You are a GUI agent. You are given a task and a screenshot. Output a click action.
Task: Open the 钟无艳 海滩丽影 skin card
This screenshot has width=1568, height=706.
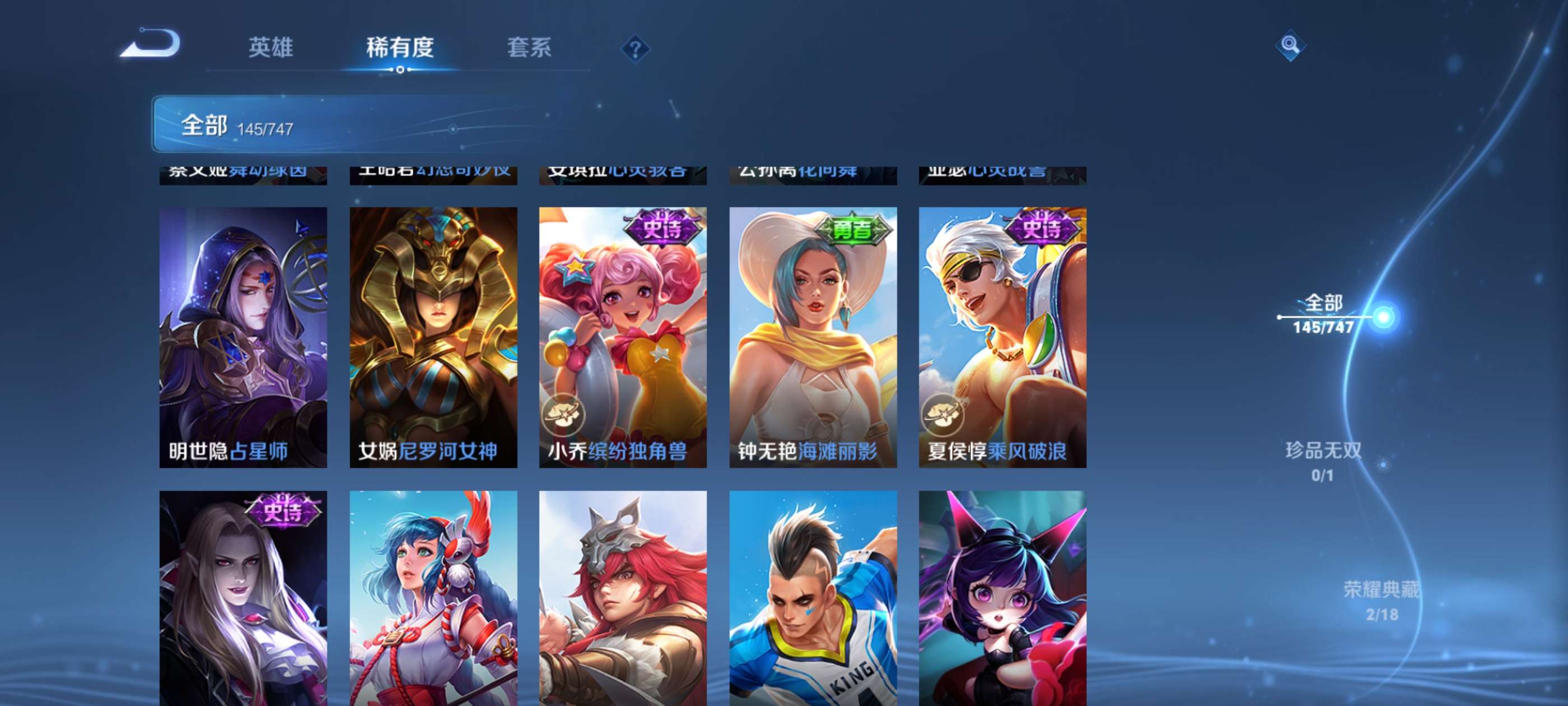(813, 337)
